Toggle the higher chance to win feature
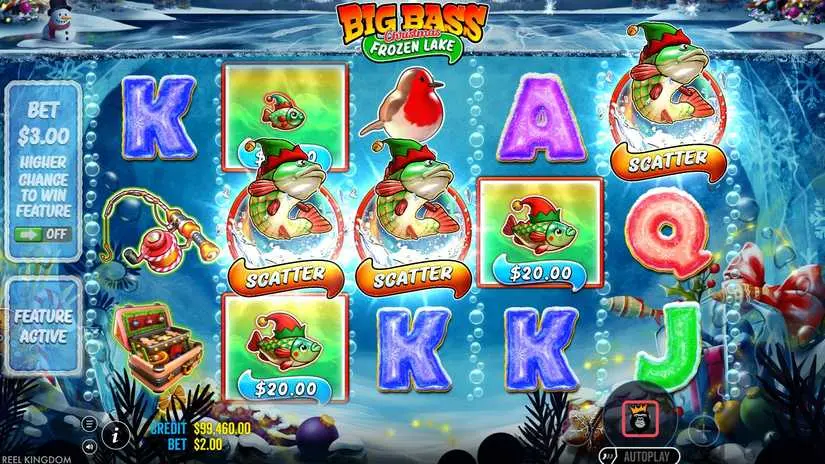The image size is (825, 464). click(x=42, y=234)
